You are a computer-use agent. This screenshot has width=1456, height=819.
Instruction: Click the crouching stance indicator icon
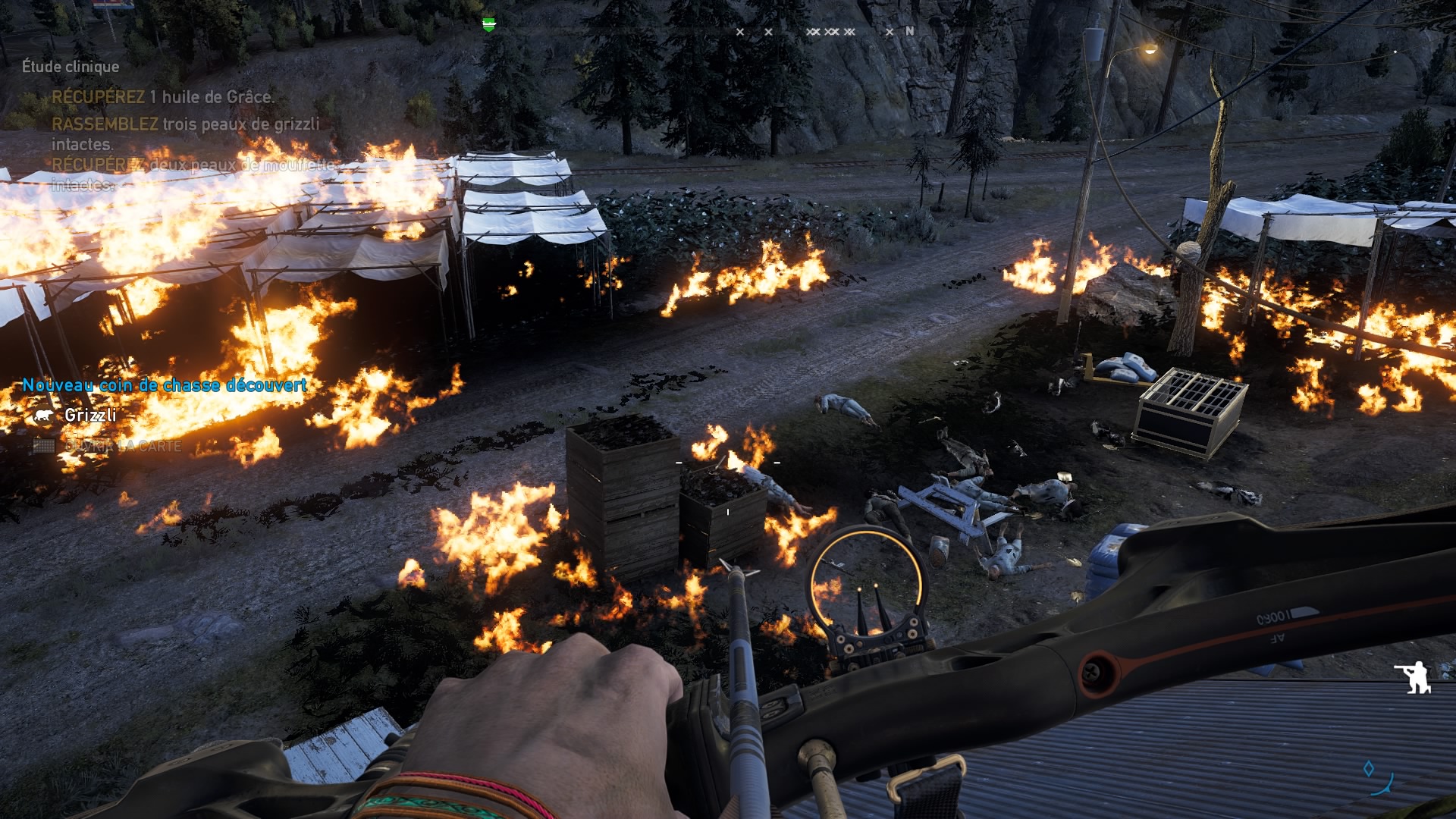tap(1414, 677)
